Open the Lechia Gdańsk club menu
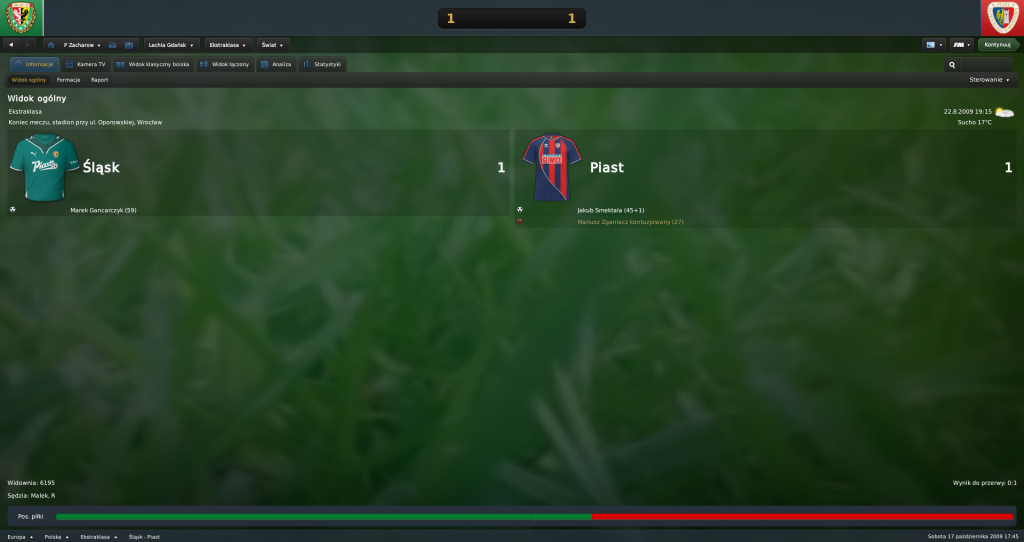 (x=171, y=45)
